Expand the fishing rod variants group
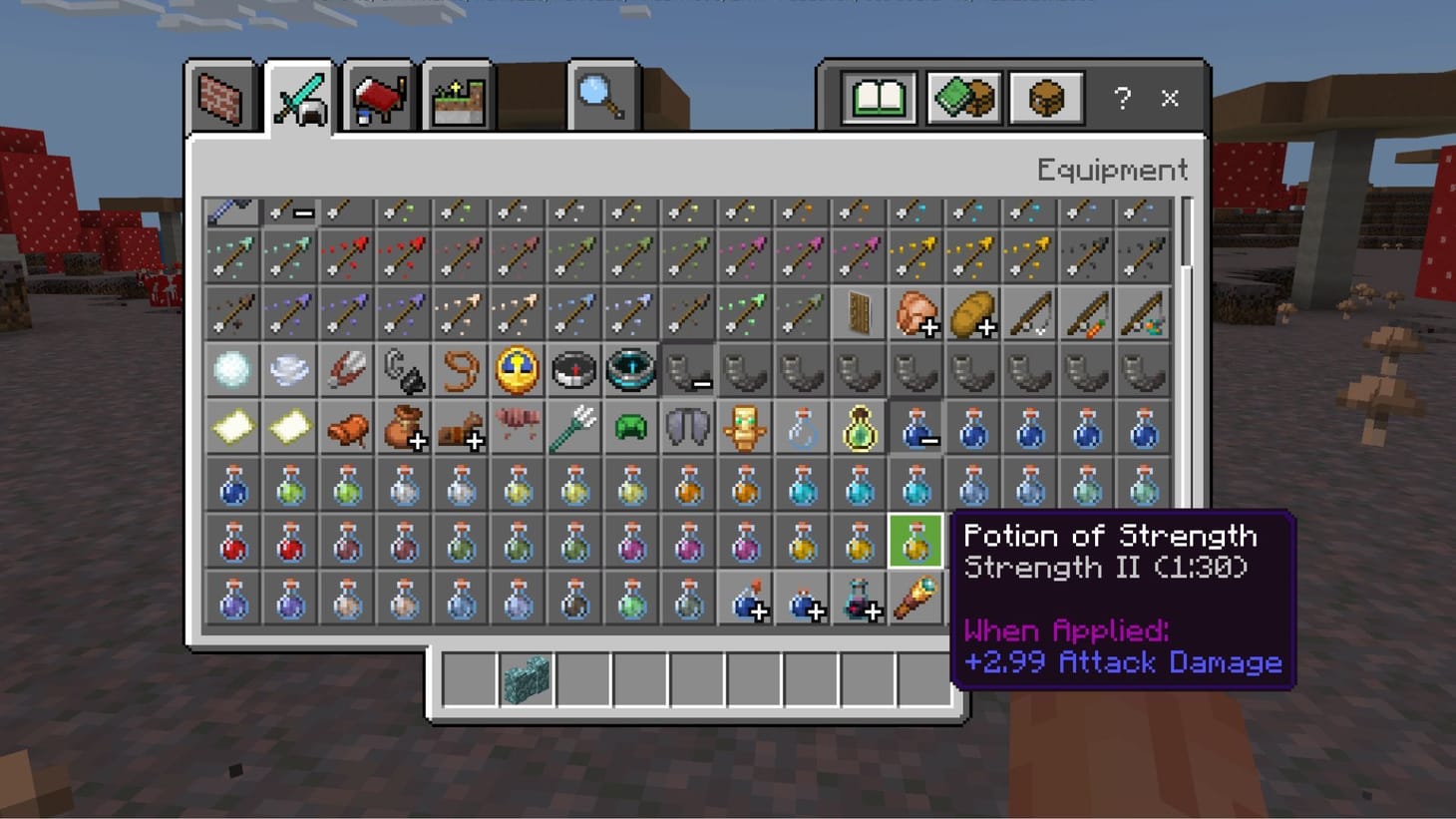 (x=1030, y=312)
